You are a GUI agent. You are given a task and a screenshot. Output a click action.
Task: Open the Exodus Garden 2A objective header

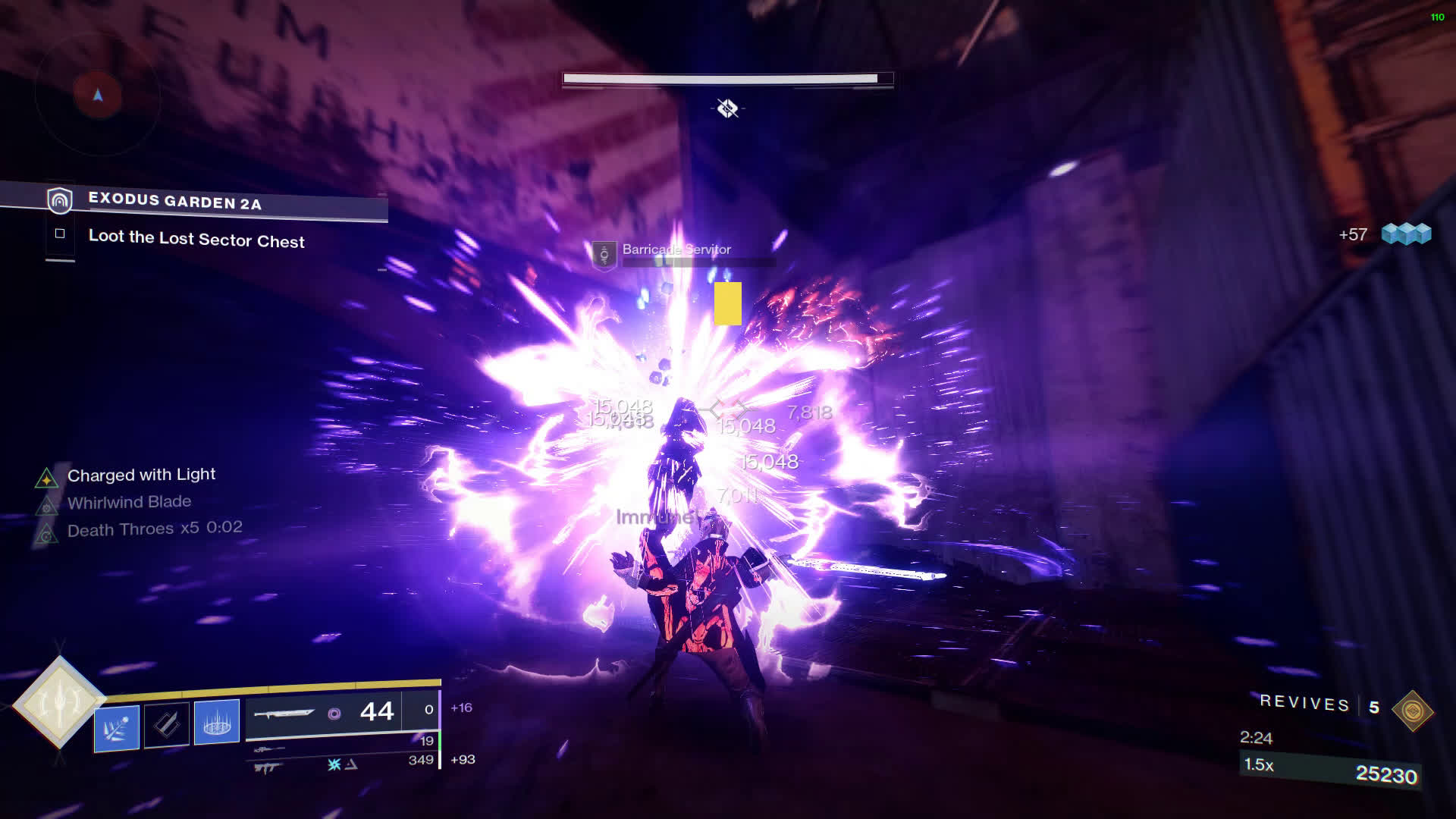click(x=175, y=201)
